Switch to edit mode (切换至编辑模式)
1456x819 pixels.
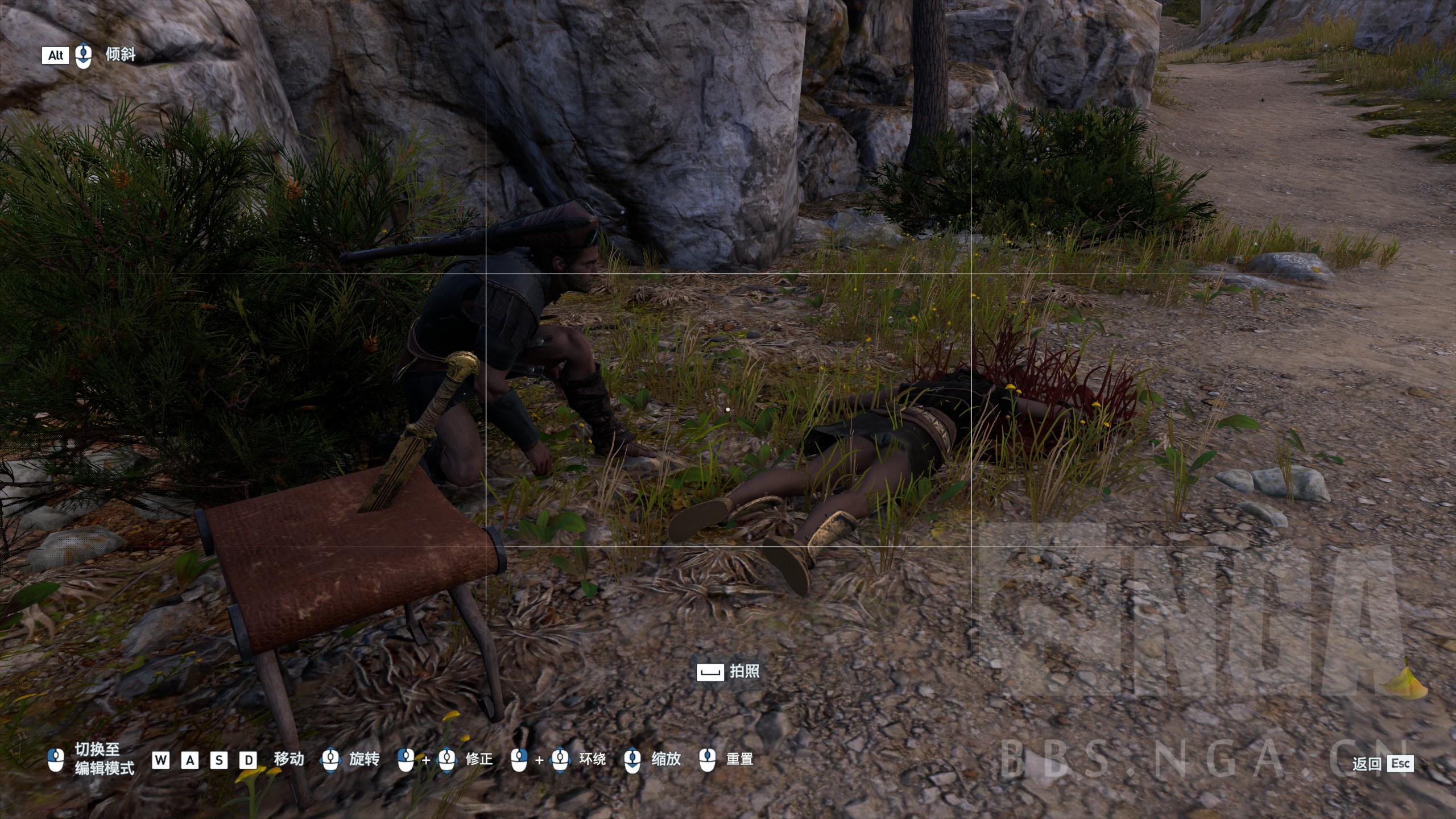94,759
